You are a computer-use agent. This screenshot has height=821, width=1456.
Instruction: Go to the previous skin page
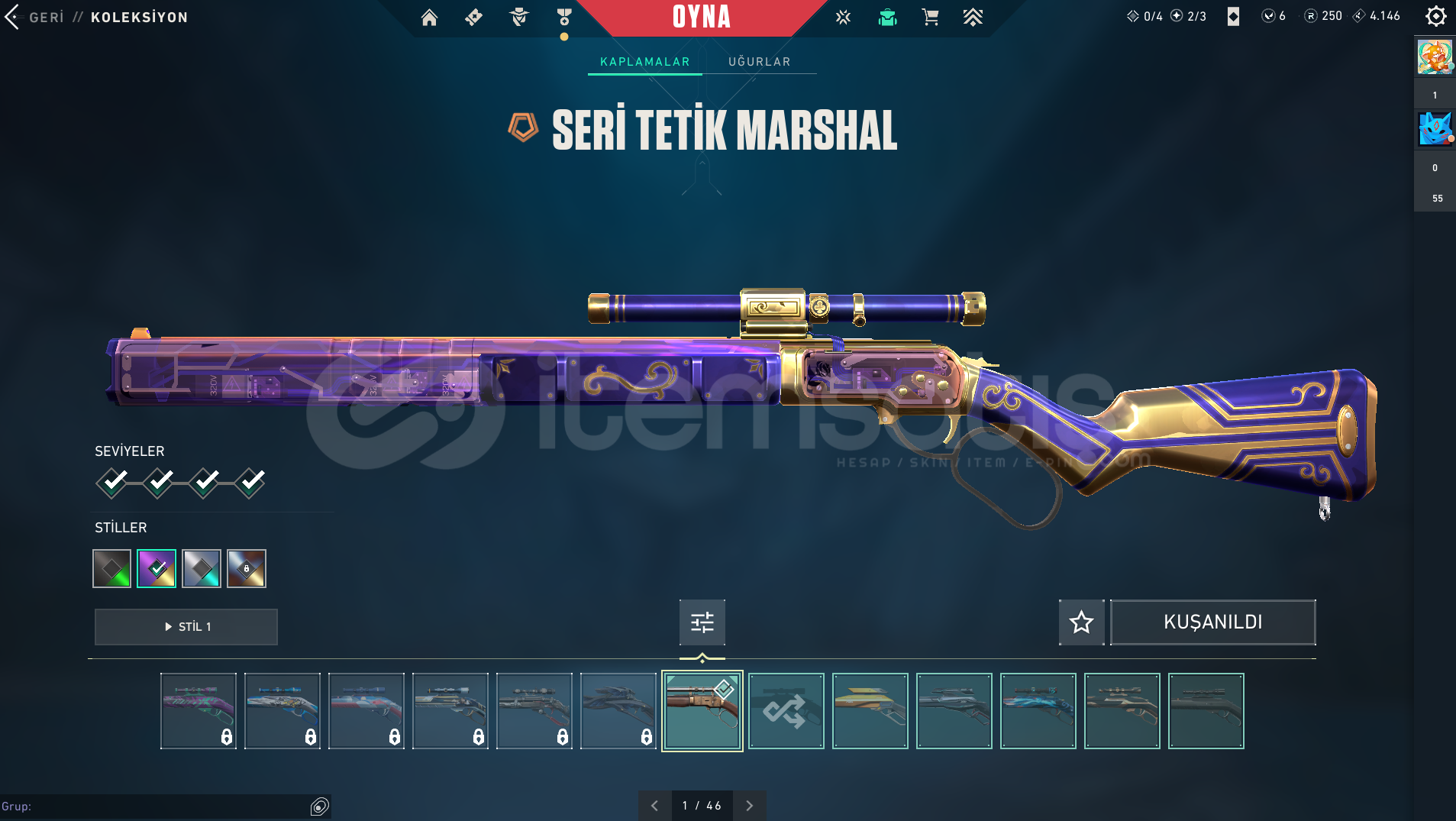click(654, 806)
